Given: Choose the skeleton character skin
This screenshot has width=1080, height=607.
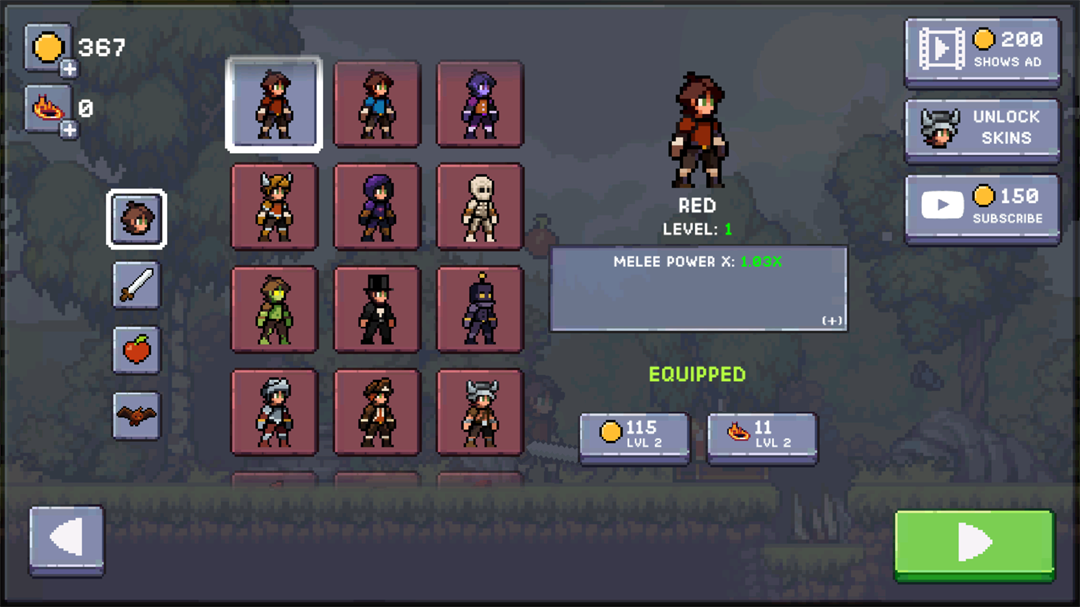Looking at the screenshot, I should [x=480, y=207].
